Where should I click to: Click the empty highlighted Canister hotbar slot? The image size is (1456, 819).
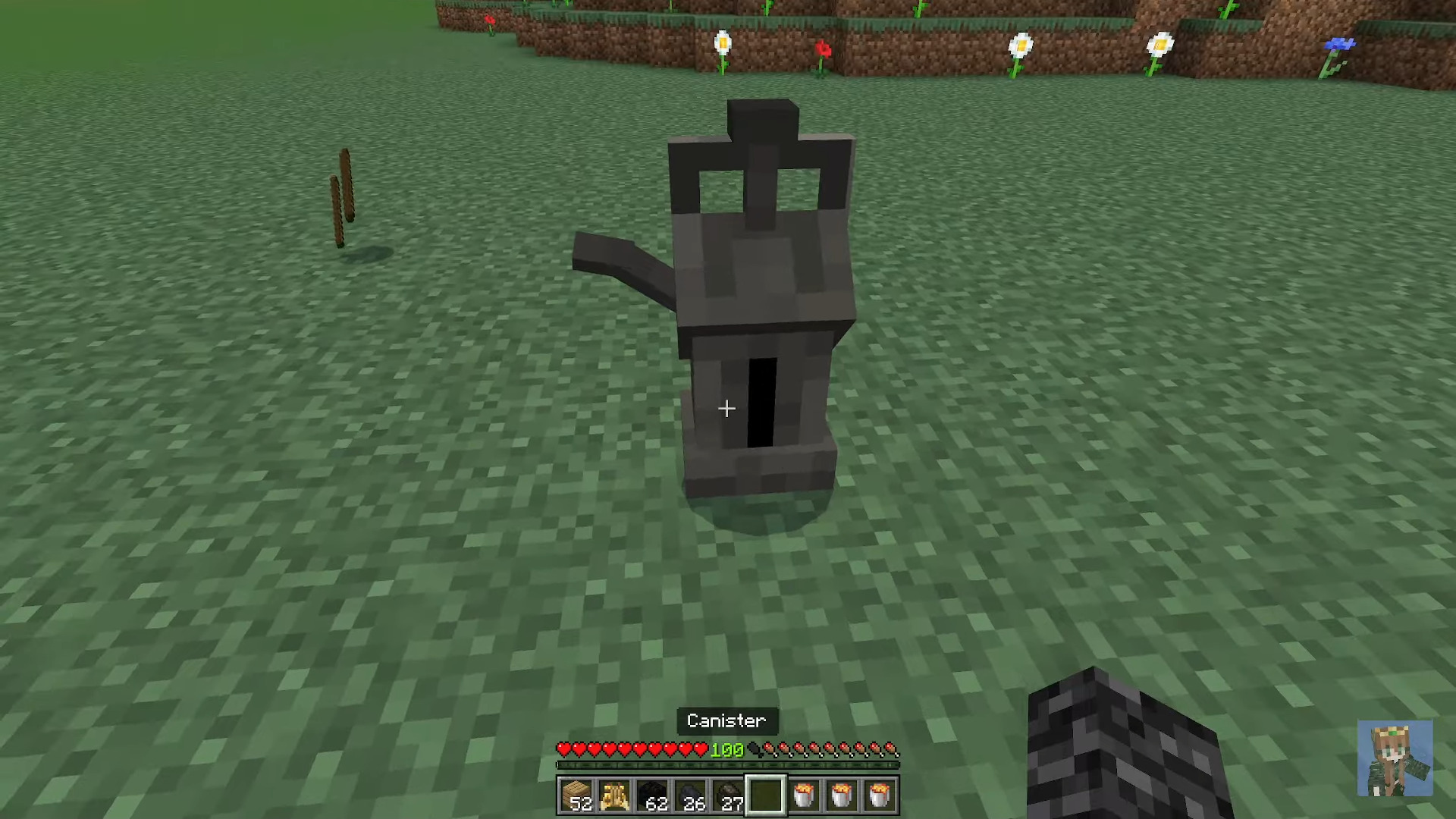click(767, 794)
